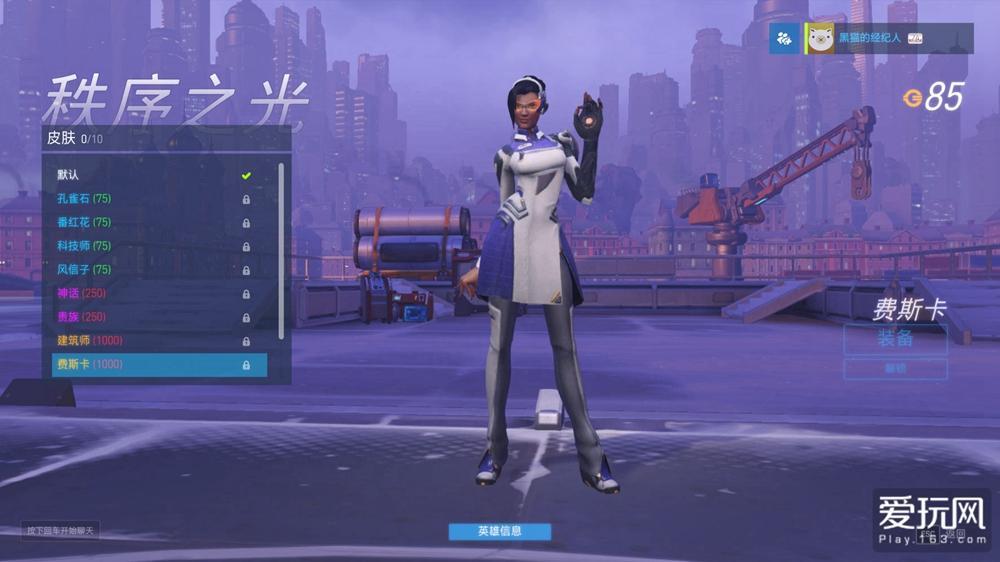Open the 英雄信息 hero info

pyautogui.click(x=499, y=531)
